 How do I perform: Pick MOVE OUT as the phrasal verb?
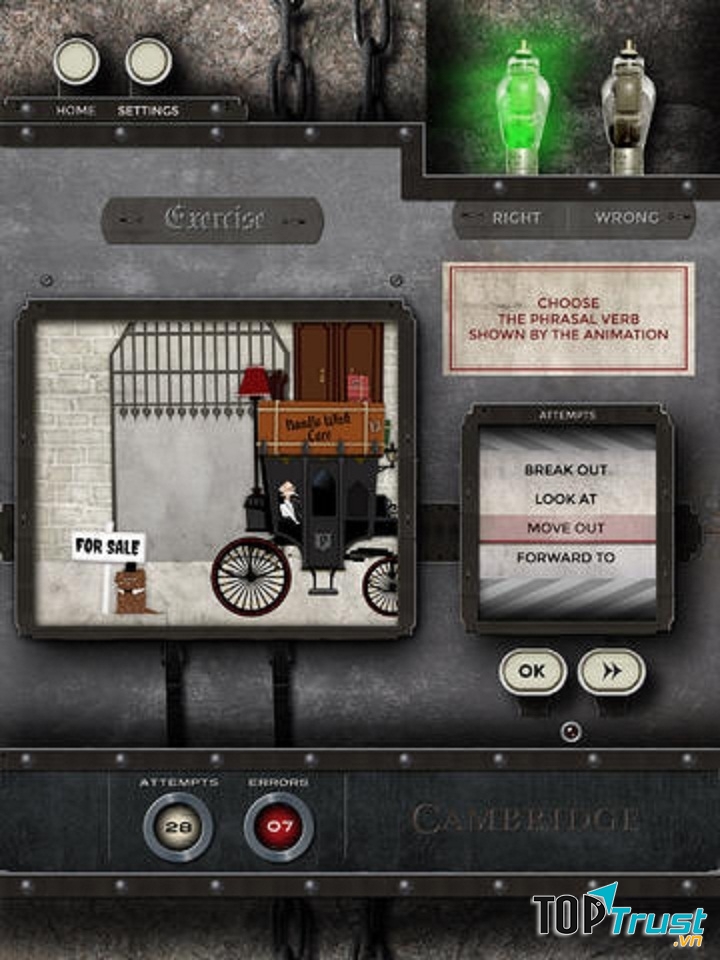point(566,528)
